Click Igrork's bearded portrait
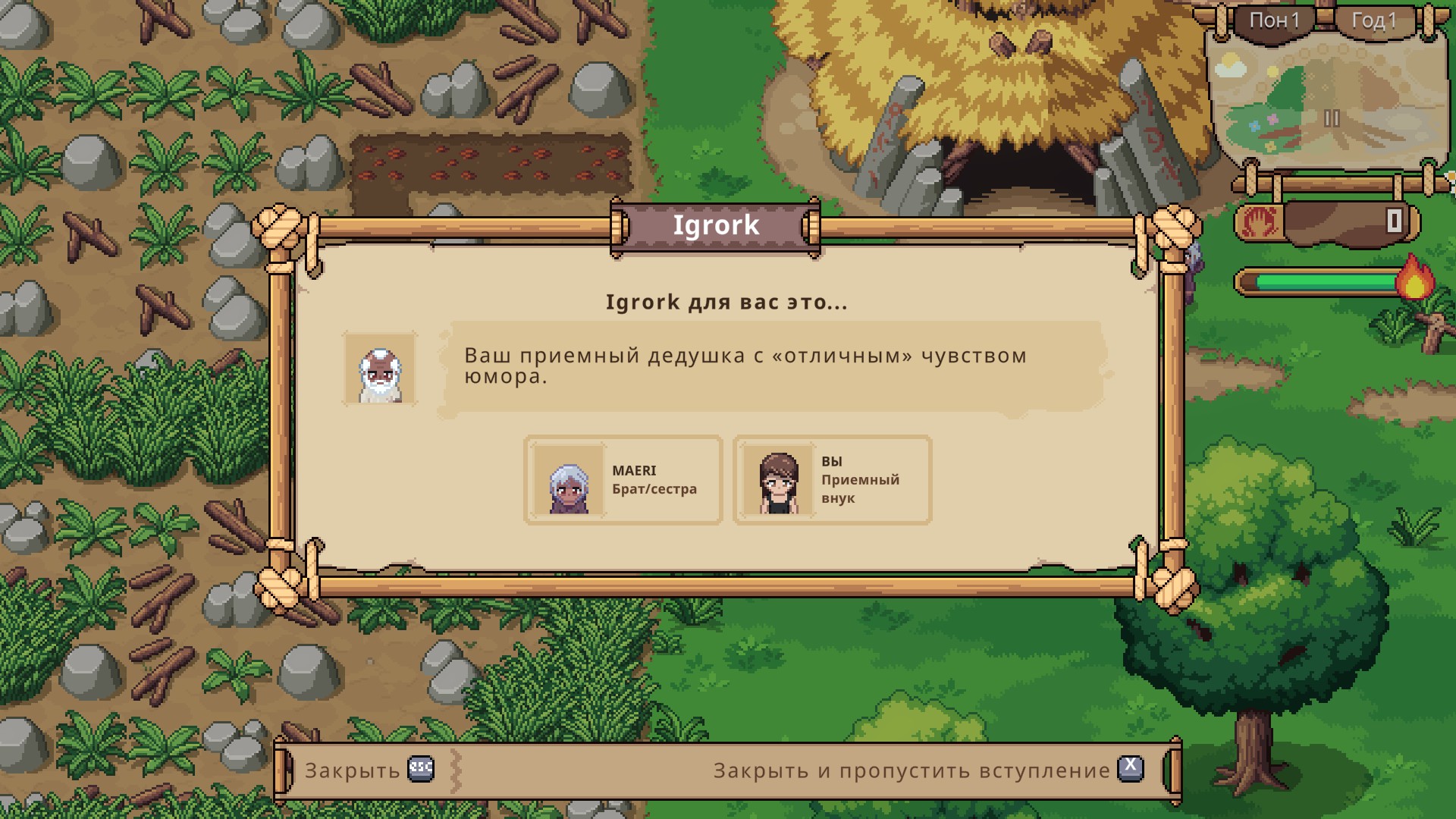The width and height of the screenshot is (1456, 819). click(380, 369)
